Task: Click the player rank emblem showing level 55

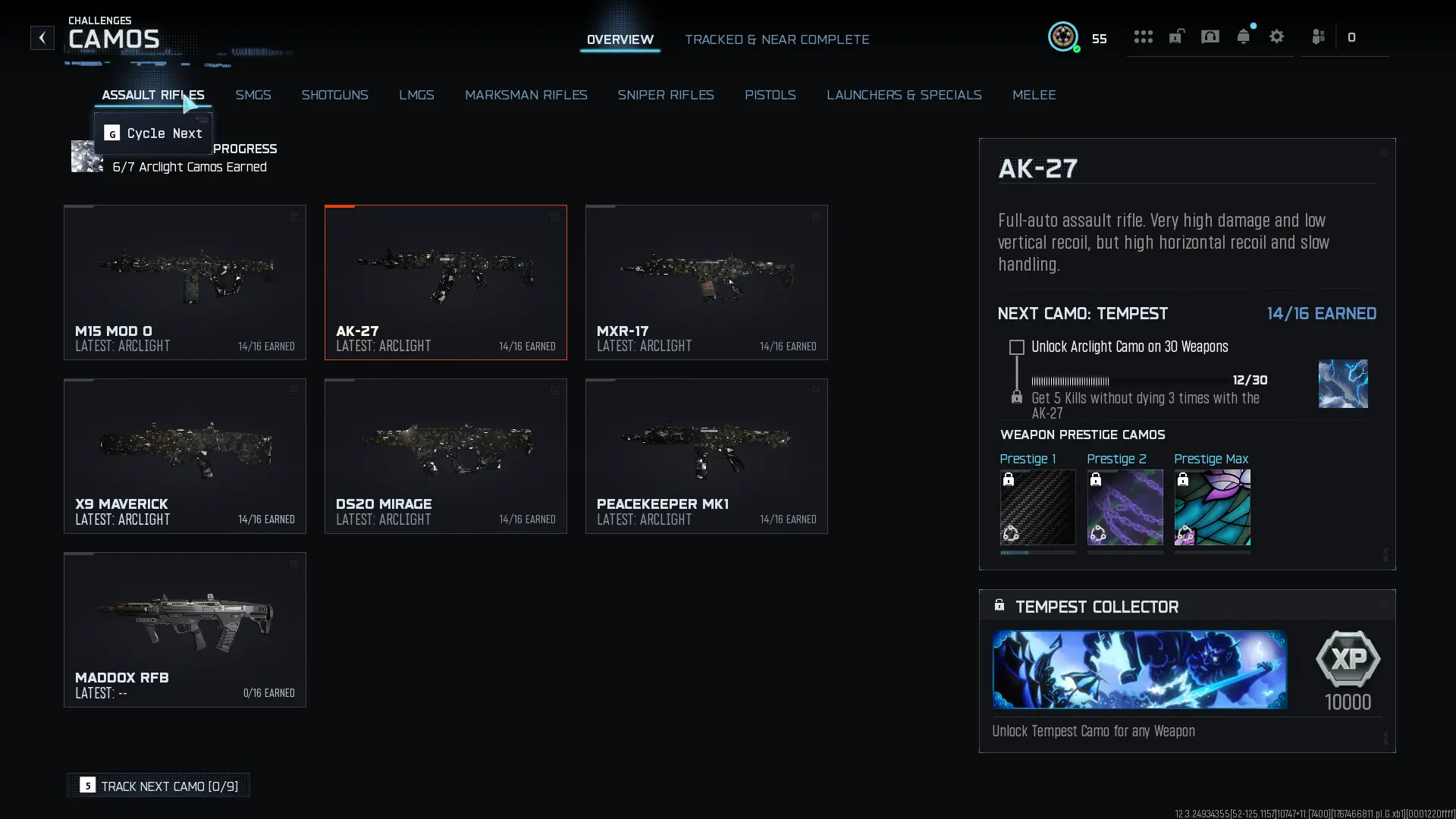Action: coord(1063,37)
